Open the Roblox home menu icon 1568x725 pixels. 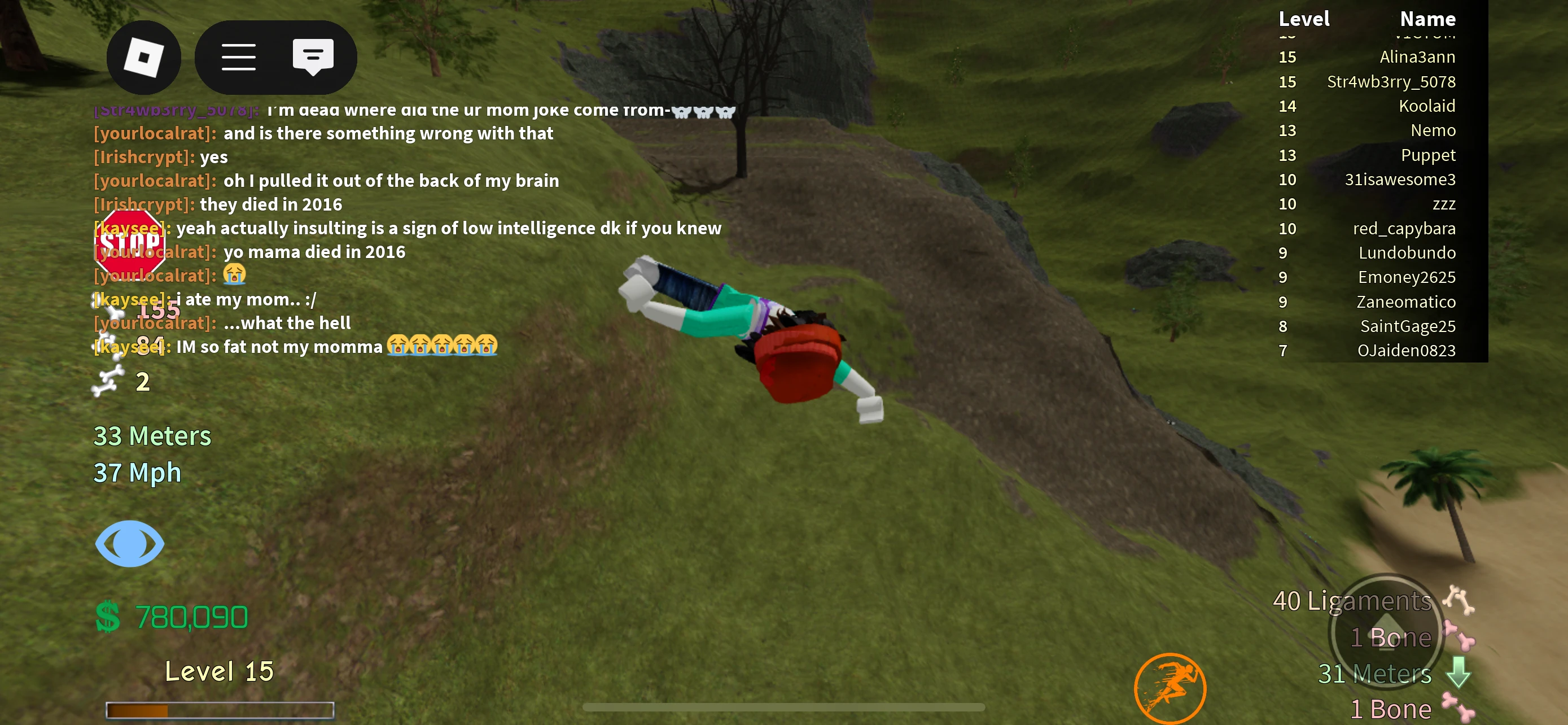(144, 56)
